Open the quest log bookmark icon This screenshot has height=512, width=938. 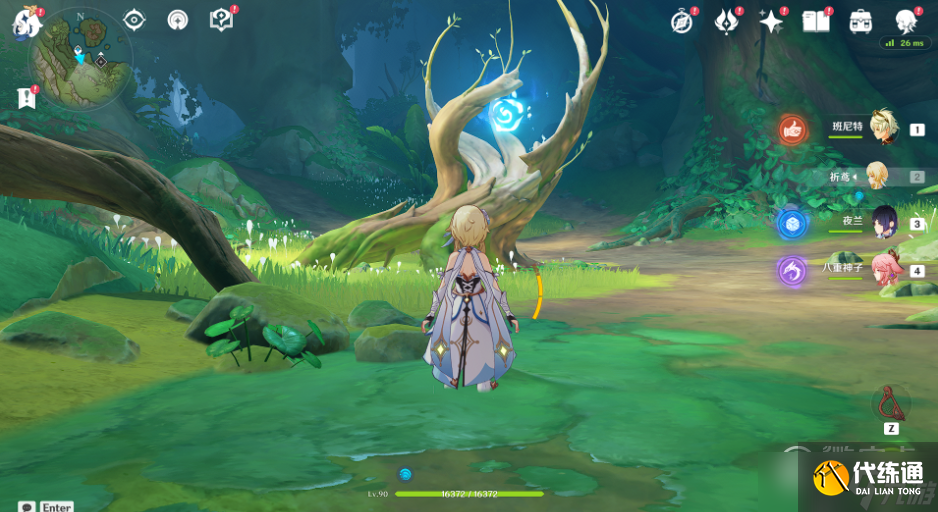tap(27, 97)
